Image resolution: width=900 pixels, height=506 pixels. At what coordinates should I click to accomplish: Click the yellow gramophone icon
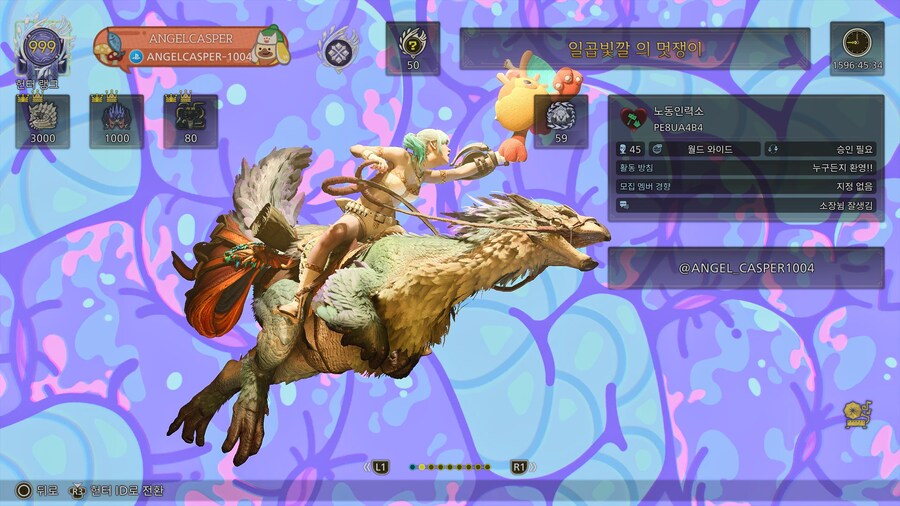[x=858, y=414]
